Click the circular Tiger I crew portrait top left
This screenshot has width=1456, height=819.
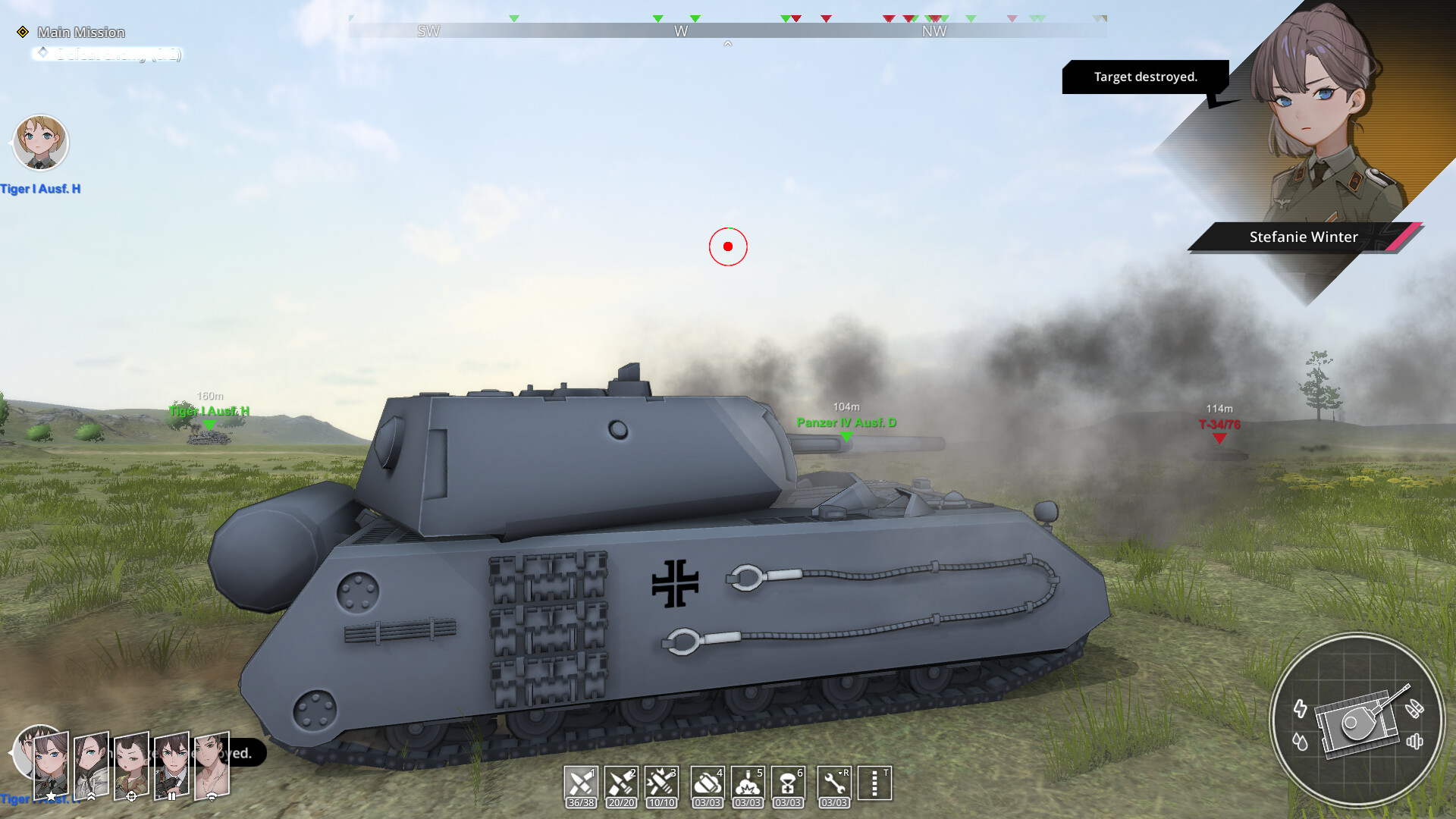tap(41, 143)
